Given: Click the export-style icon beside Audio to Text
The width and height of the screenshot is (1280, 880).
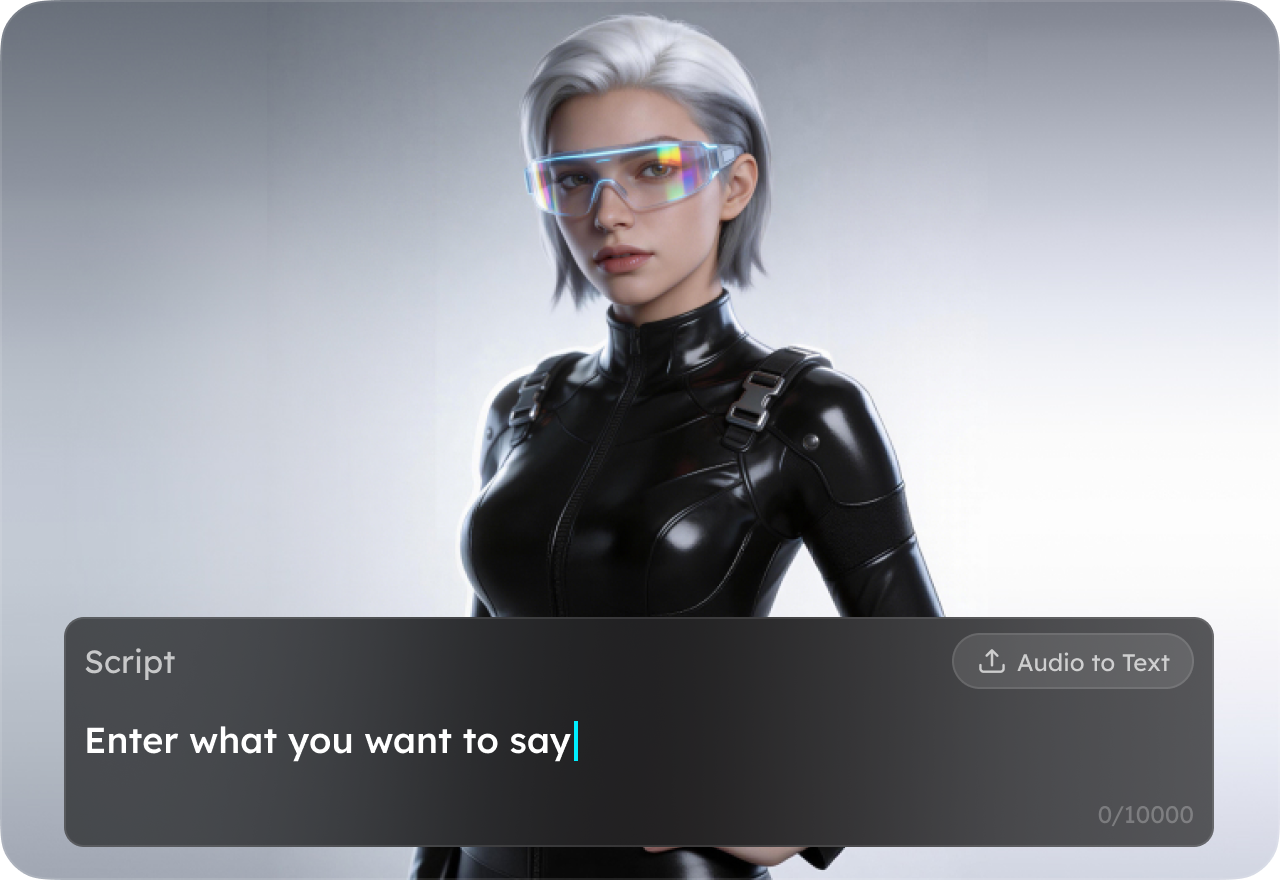Looking at the screenshot, I should (991, 661).
